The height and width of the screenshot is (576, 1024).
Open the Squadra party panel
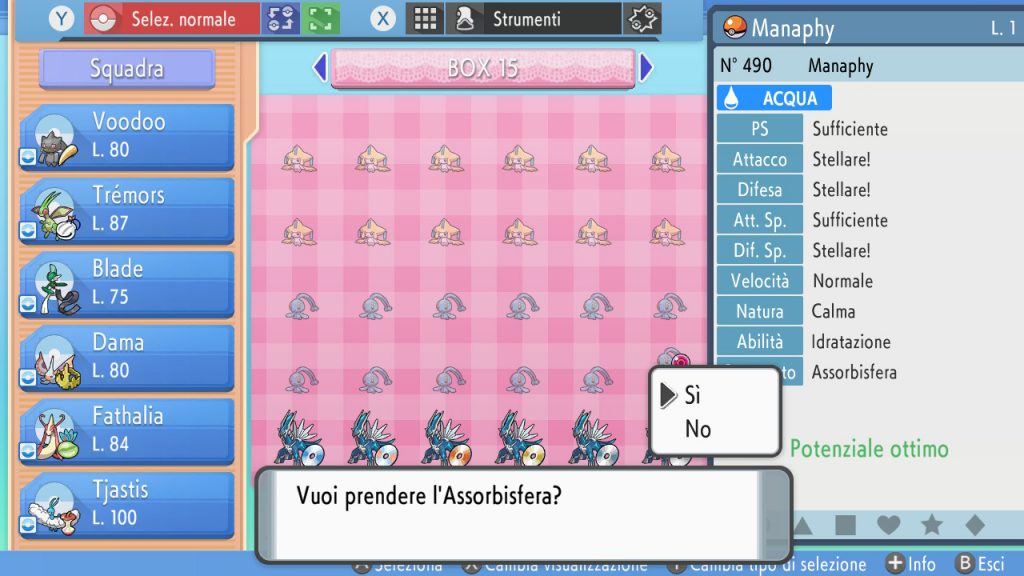click(x=127, y=69)
